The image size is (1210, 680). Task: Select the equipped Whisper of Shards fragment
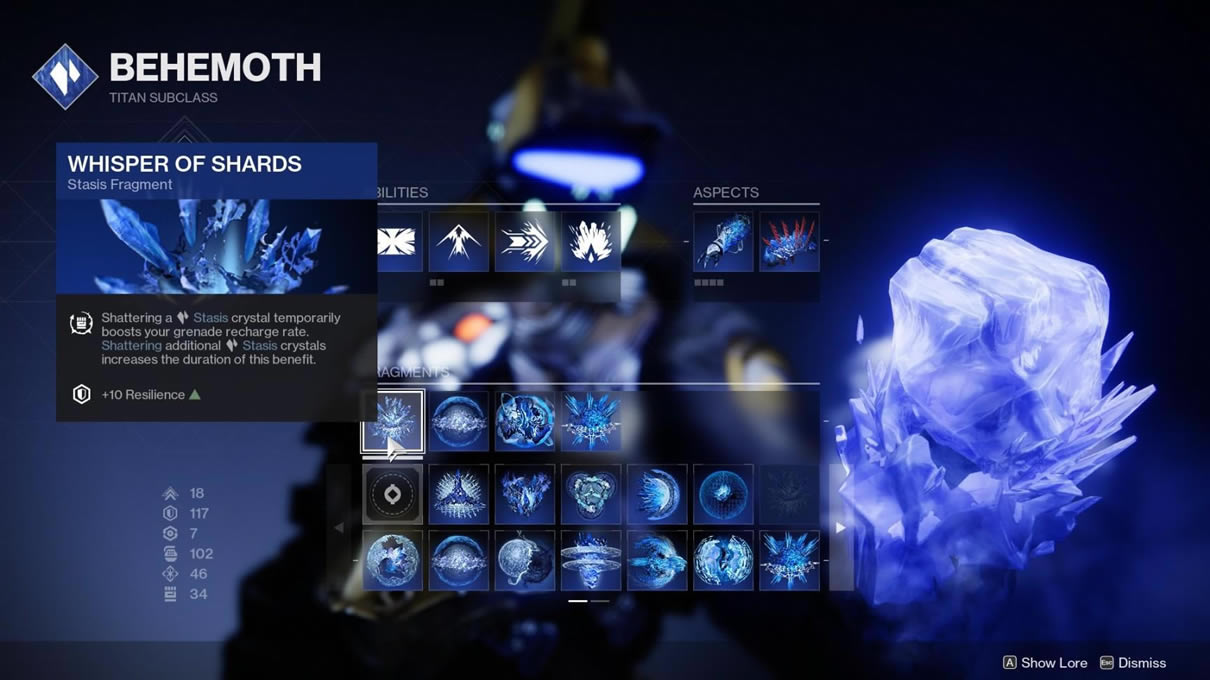pyautogui.click(x=392, y=421)
